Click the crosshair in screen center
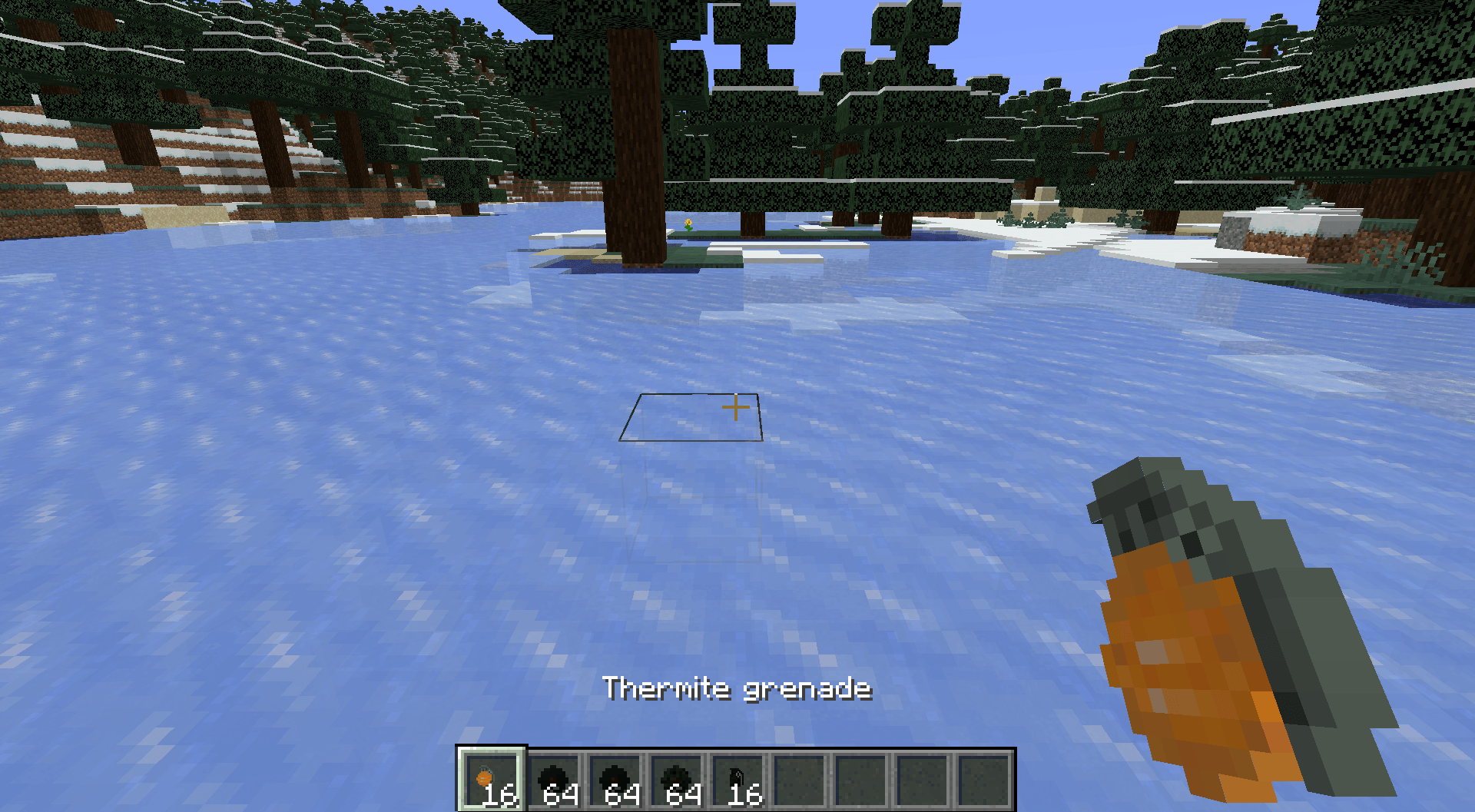 735,407
